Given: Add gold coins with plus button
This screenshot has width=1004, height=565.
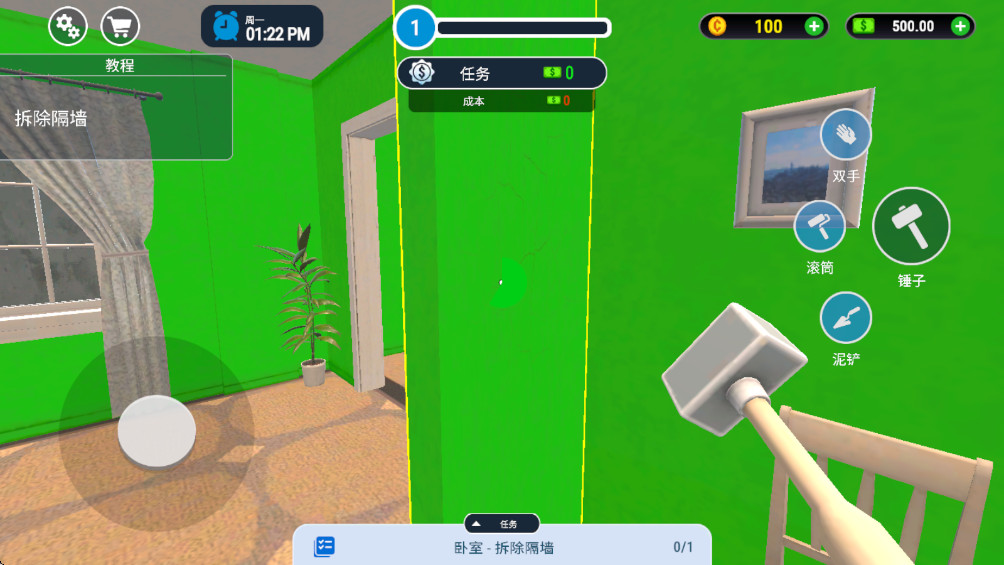Looking at the screenshot, I should tap(814, 27).
